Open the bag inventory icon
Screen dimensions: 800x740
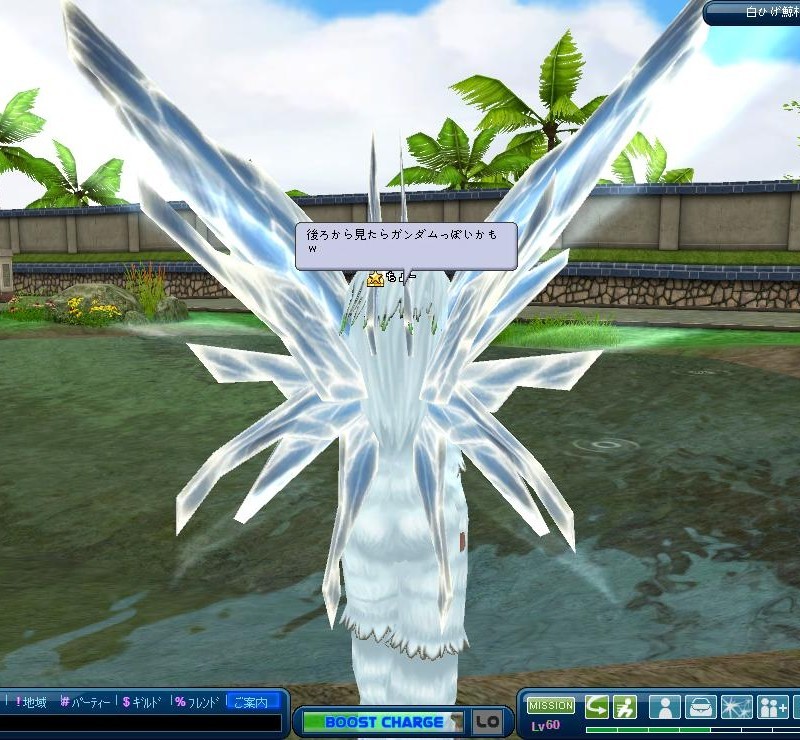click(x=700, y=707)
